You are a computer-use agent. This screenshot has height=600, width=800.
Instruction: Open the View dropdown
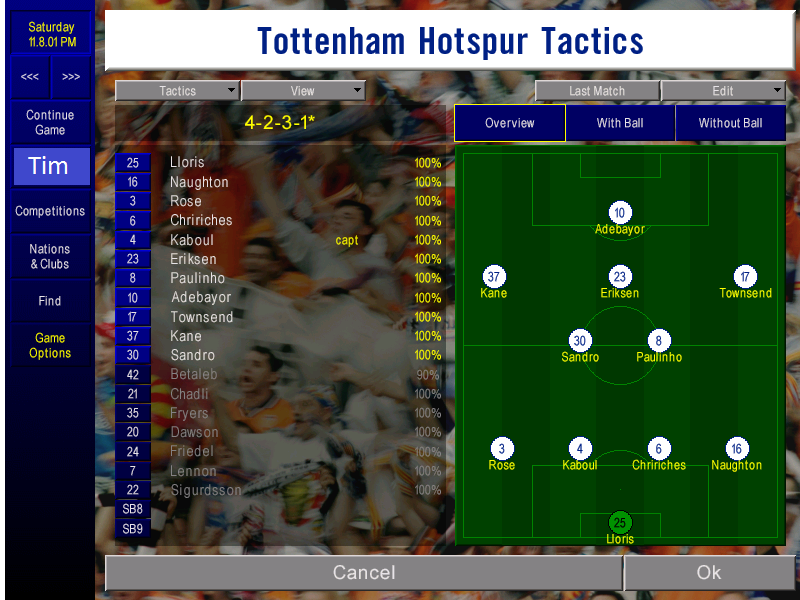[x=302, y=91]
